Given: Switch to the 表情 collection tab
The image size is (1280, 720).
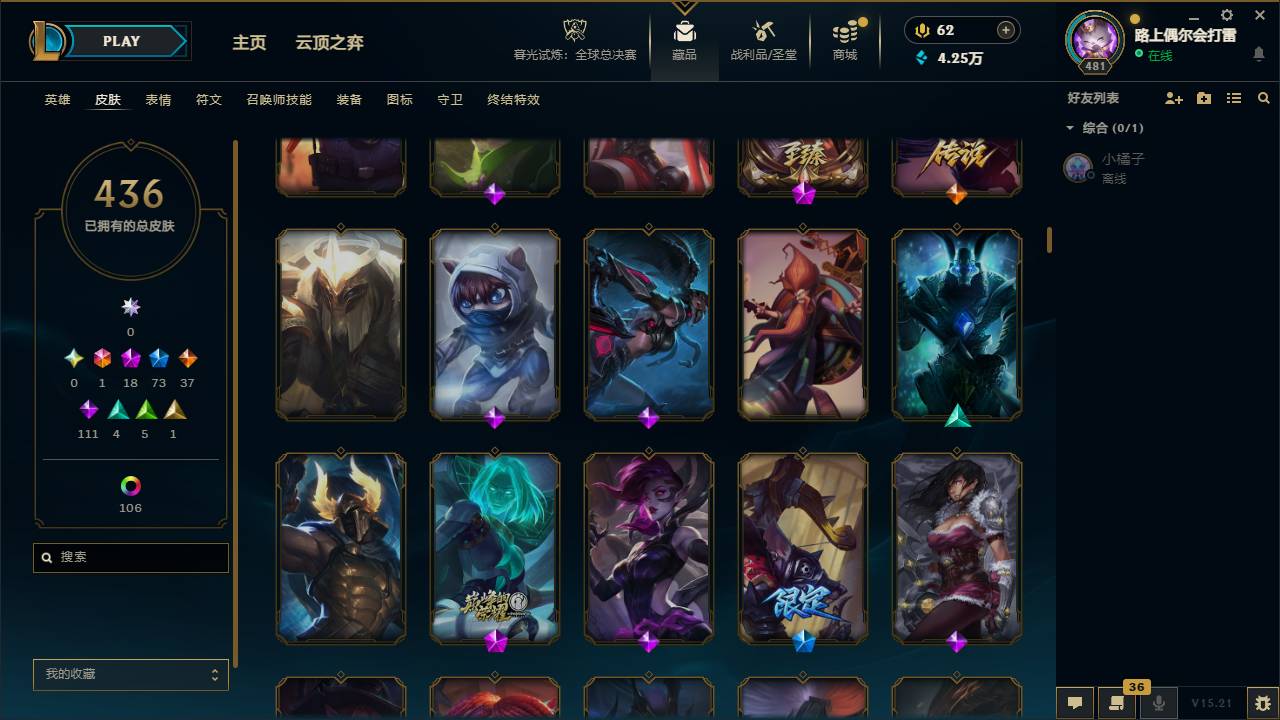Looking at the screenshot, I should 159,100.
